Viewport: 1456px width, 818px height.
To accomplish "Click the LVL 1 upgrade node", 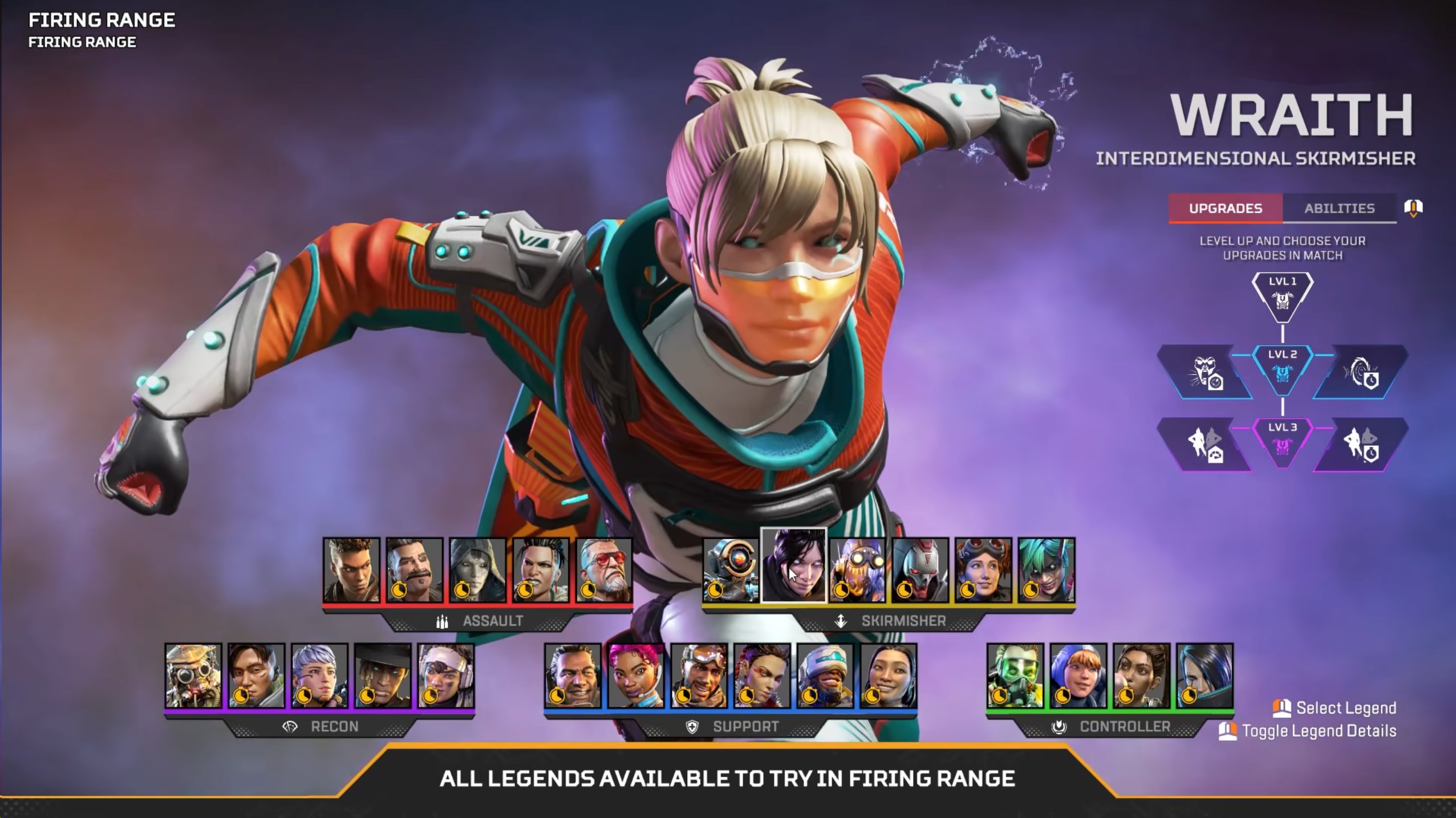I will [x=1282, y=296].
